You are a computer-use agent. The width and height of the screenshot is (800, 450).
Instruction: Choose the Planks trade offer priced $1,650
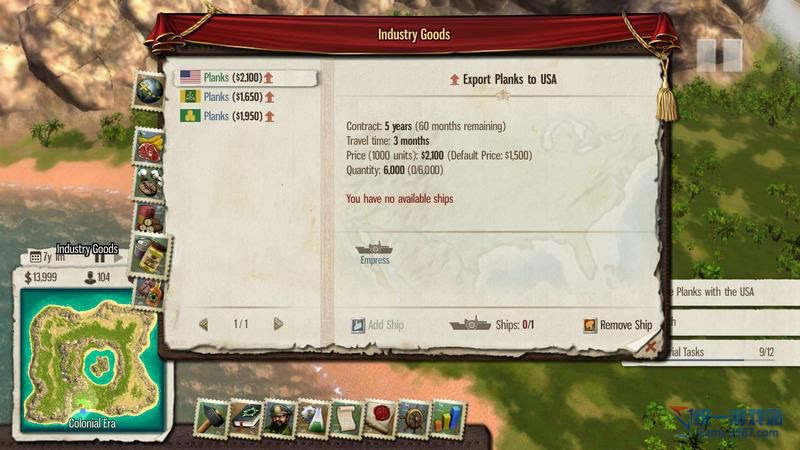231,97
